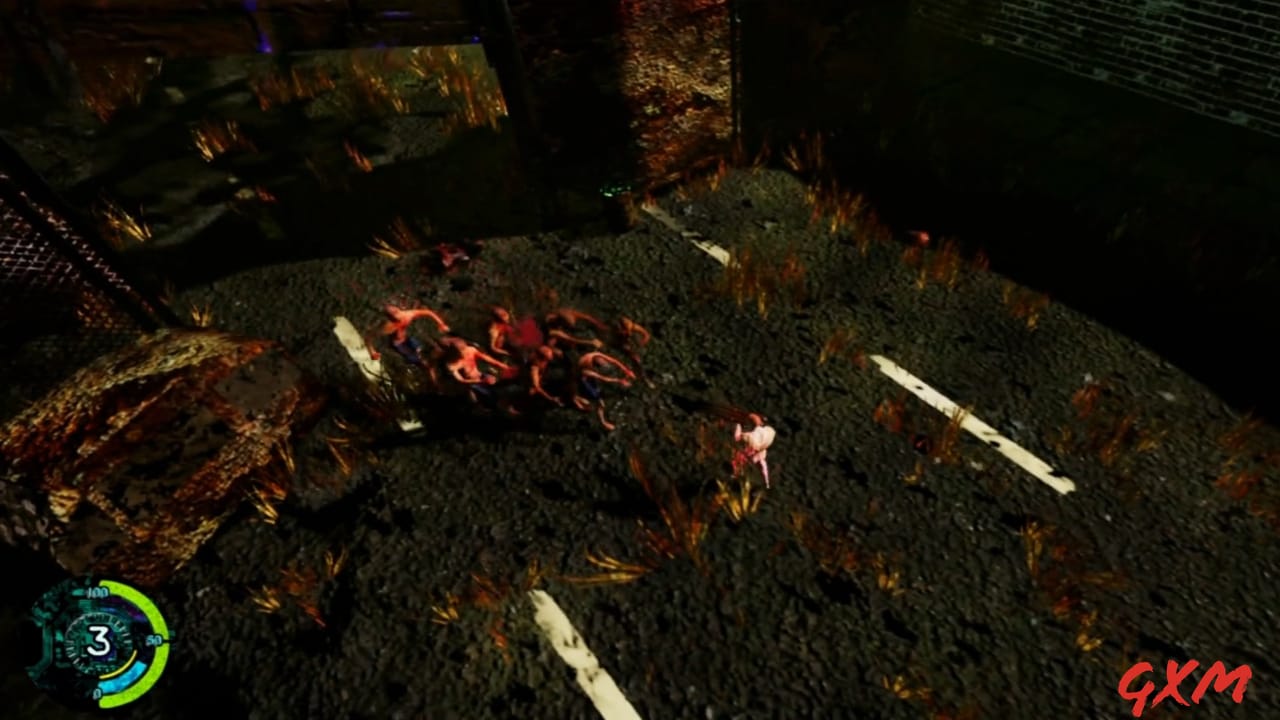Click the 100 marker on the gauge

pyautogui.click(x=98, y=593)
